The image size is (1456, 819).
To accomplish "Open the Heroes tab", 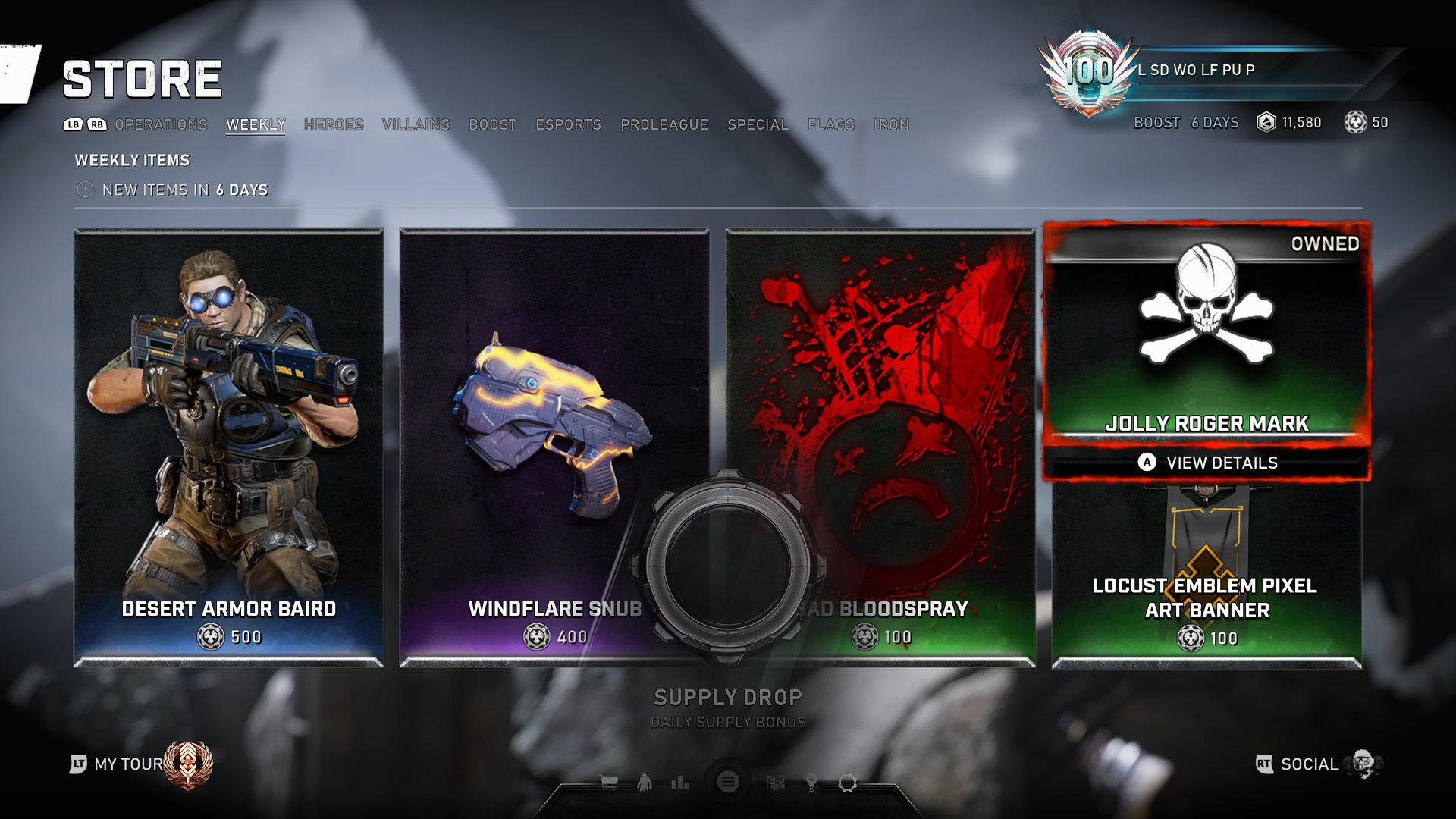I will coord(334,124).
